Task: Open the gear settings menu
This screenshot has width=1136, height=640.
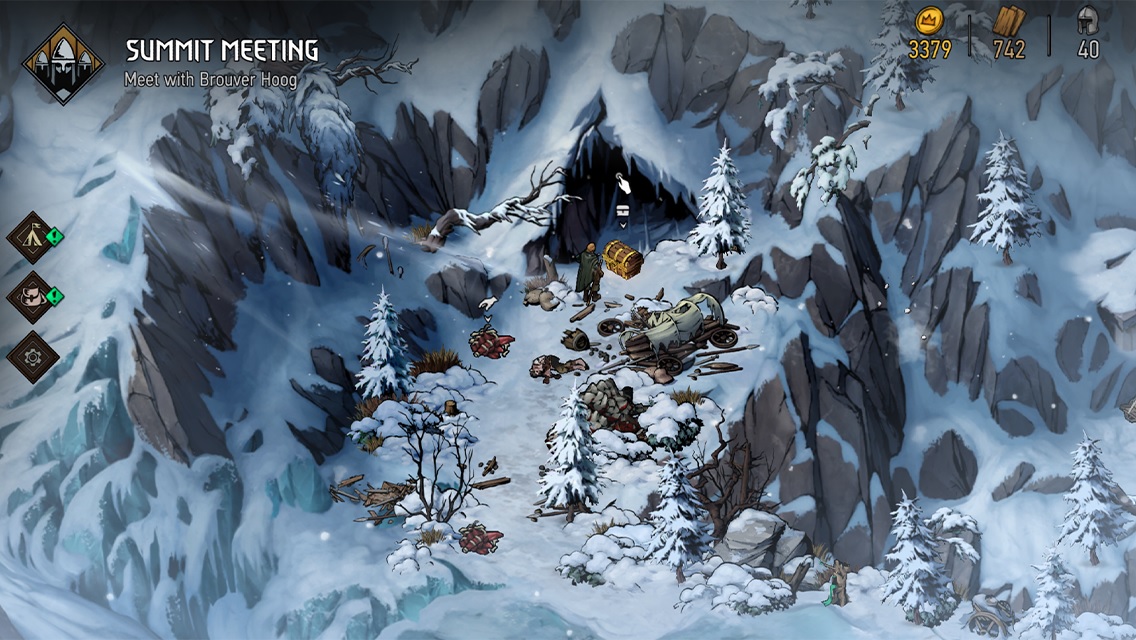Action: tap(31, 357)
